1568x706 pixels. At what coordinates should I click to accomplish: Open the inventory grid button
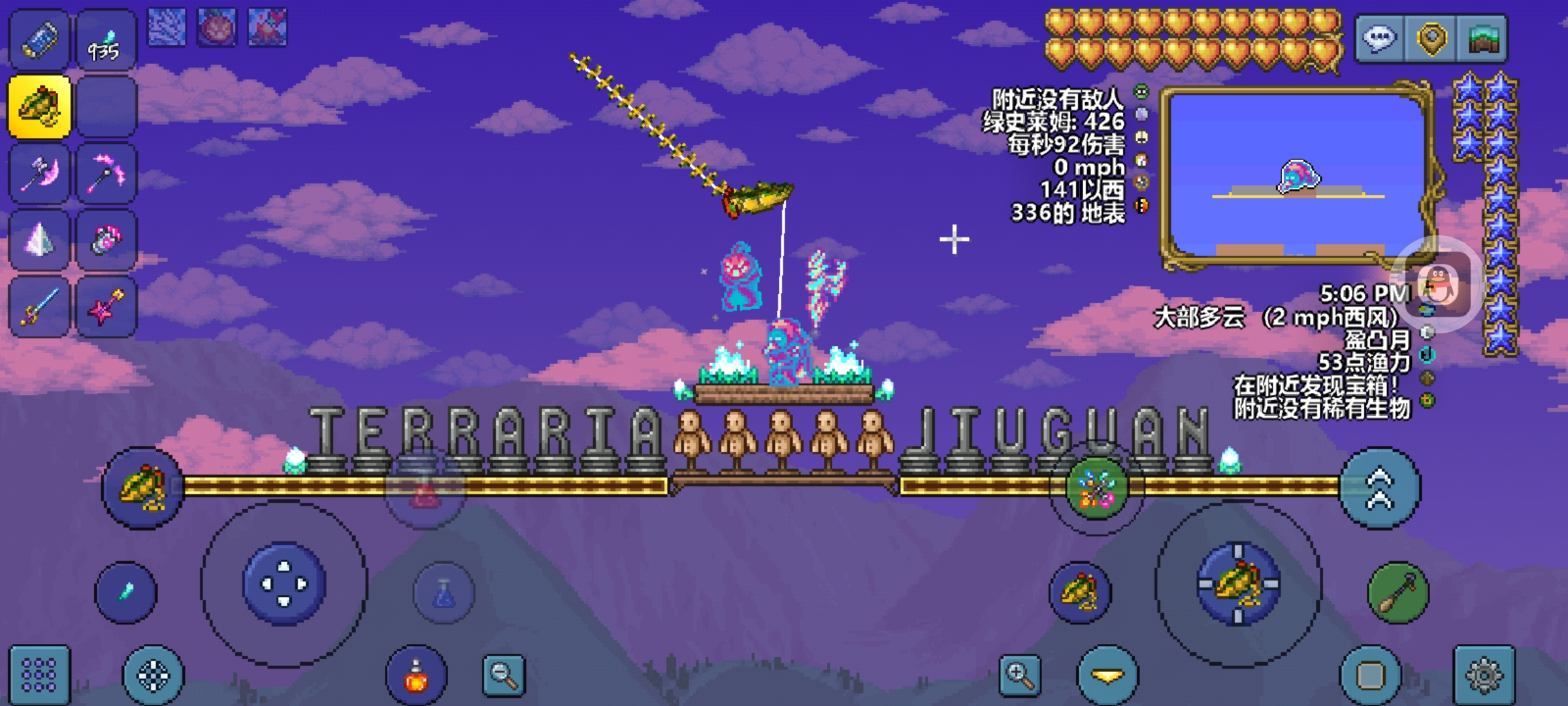click(39, 675)
